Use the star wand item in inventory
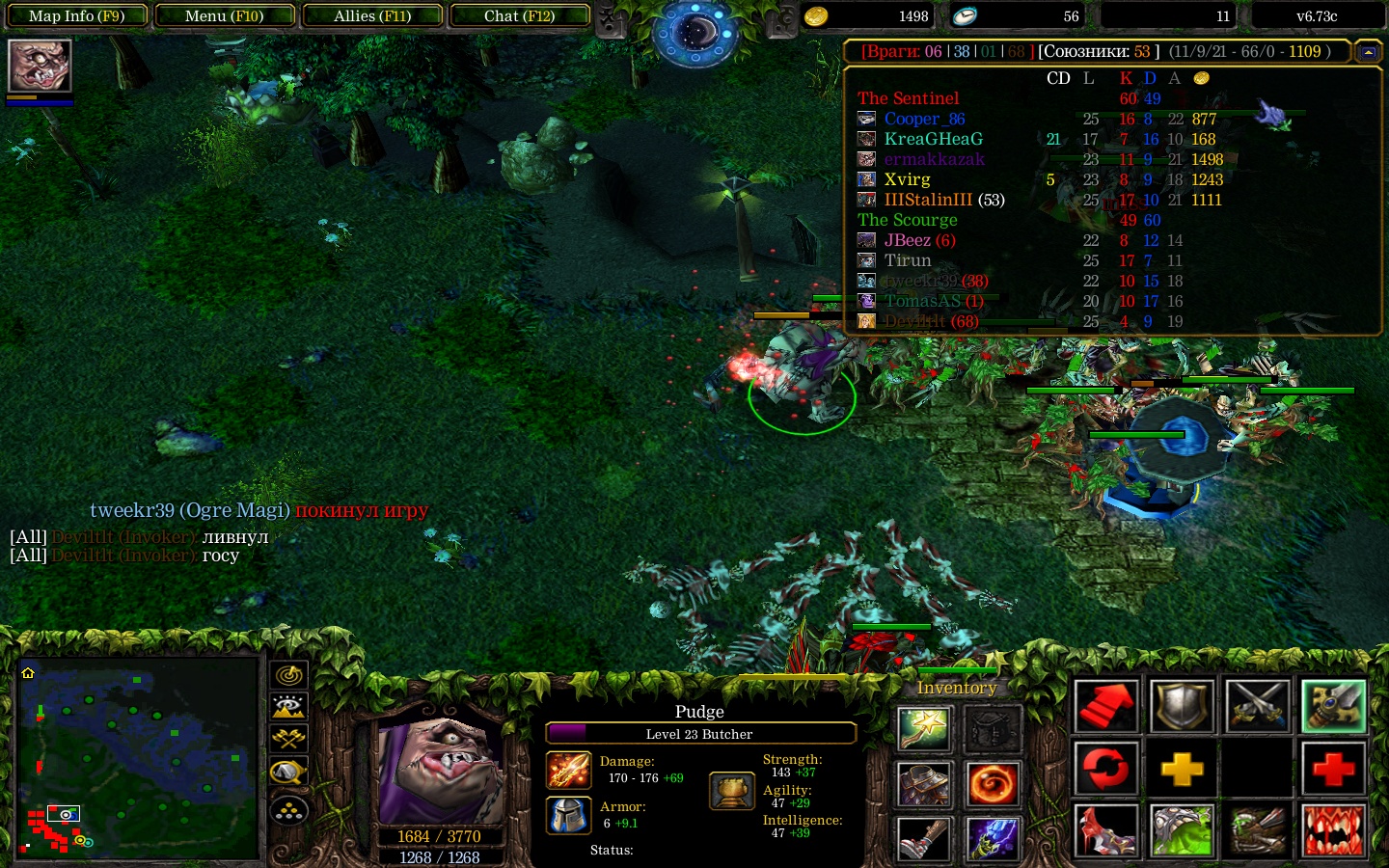This screenshot has height=868, width=1389. 924,729
